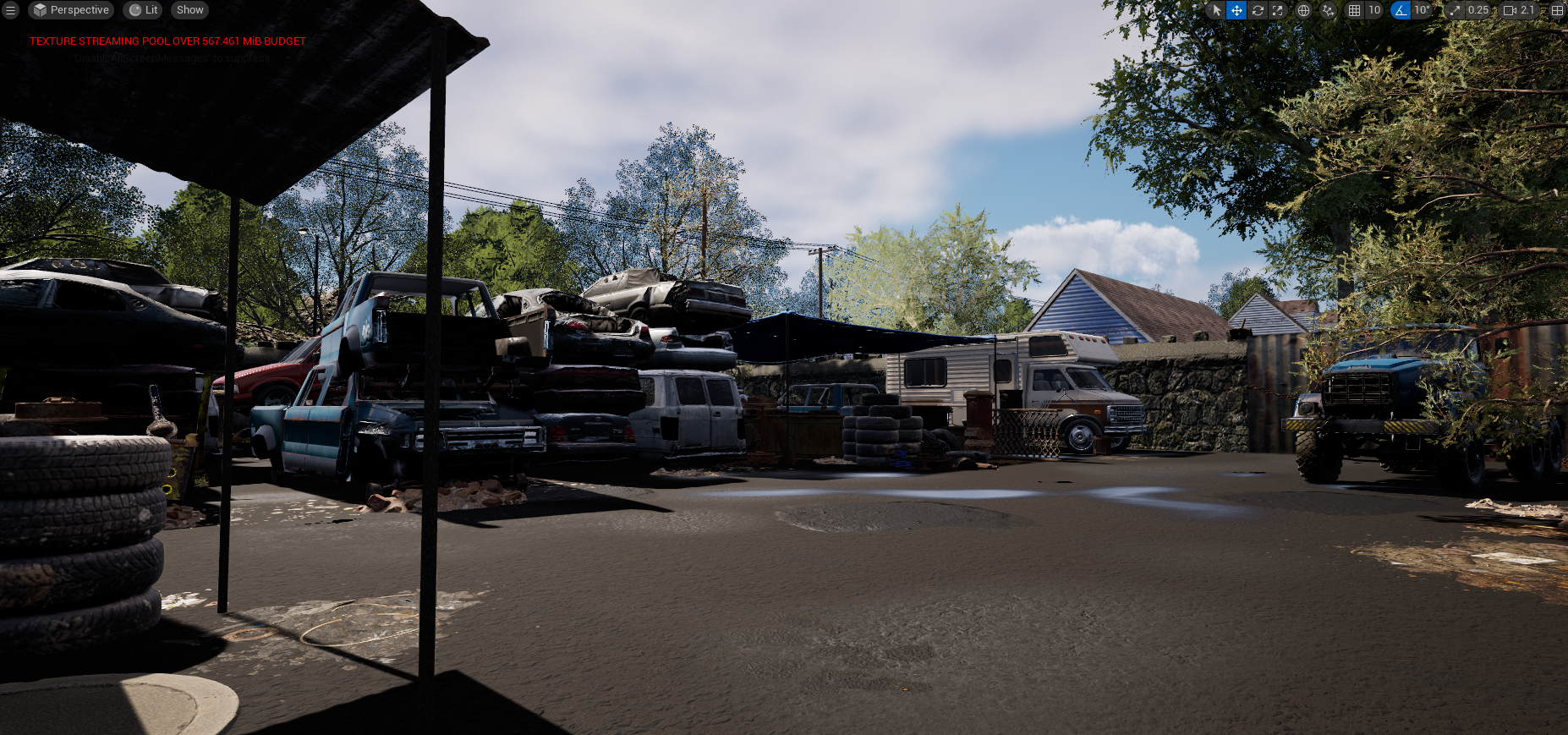
Task: Open the viewport options hamburger menu
Action: click(11, 10)
